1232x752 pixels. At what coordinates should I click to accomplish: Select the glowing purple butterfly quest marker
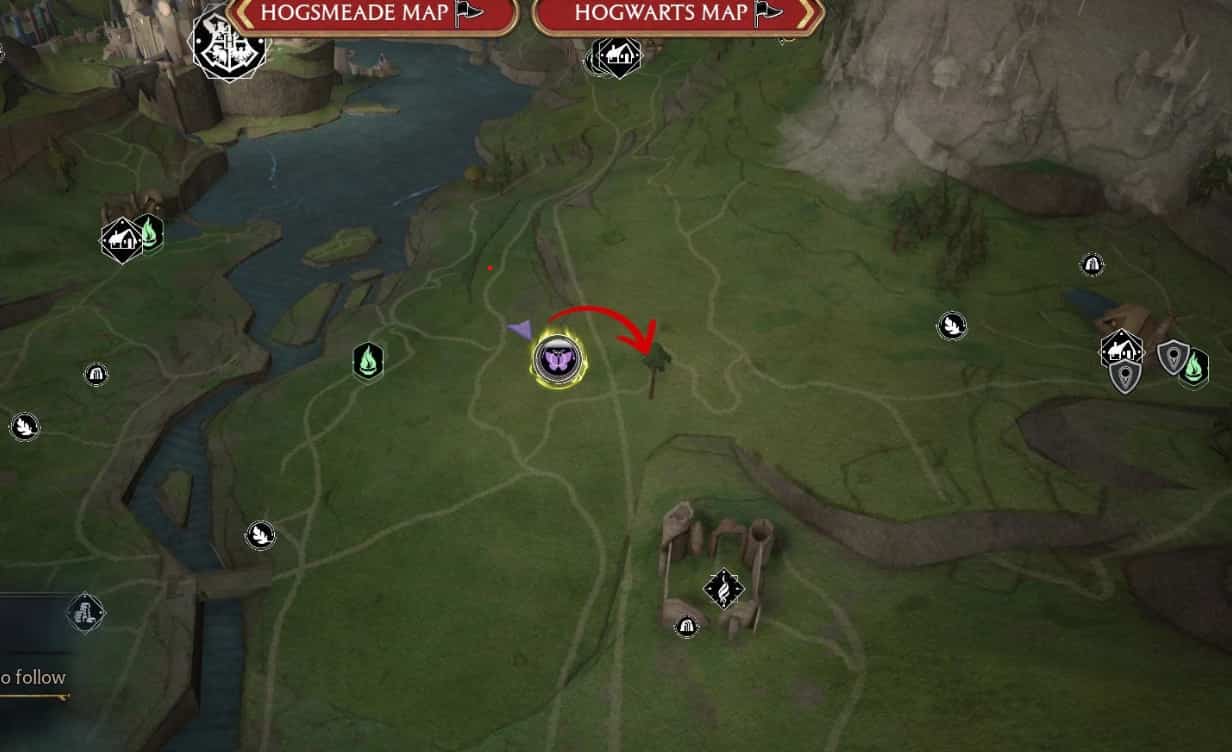[x=557, y=358]
